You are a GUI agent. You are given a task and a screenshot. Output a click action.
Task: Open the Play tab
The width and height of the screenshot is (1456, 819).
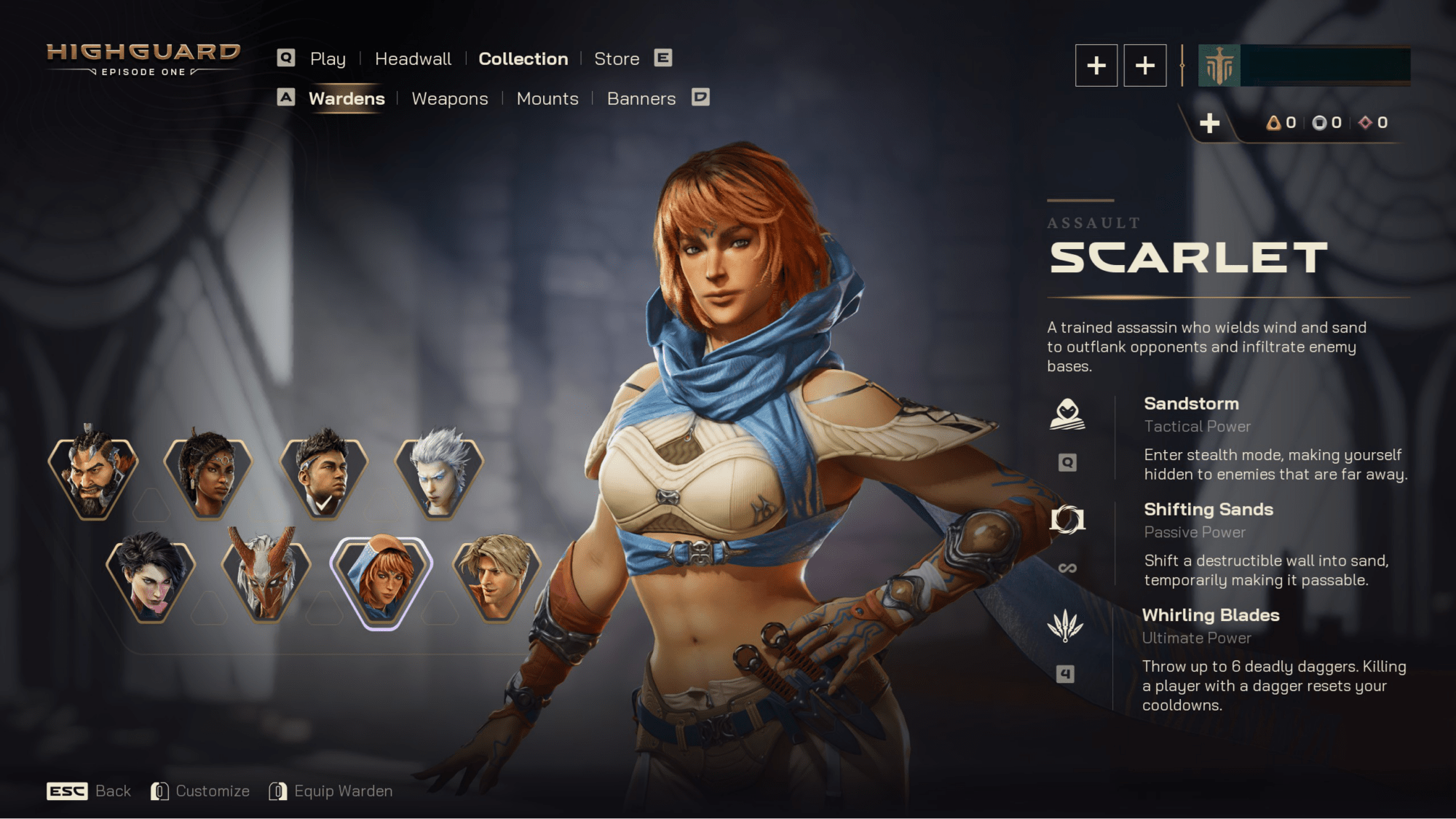point(328,59)
